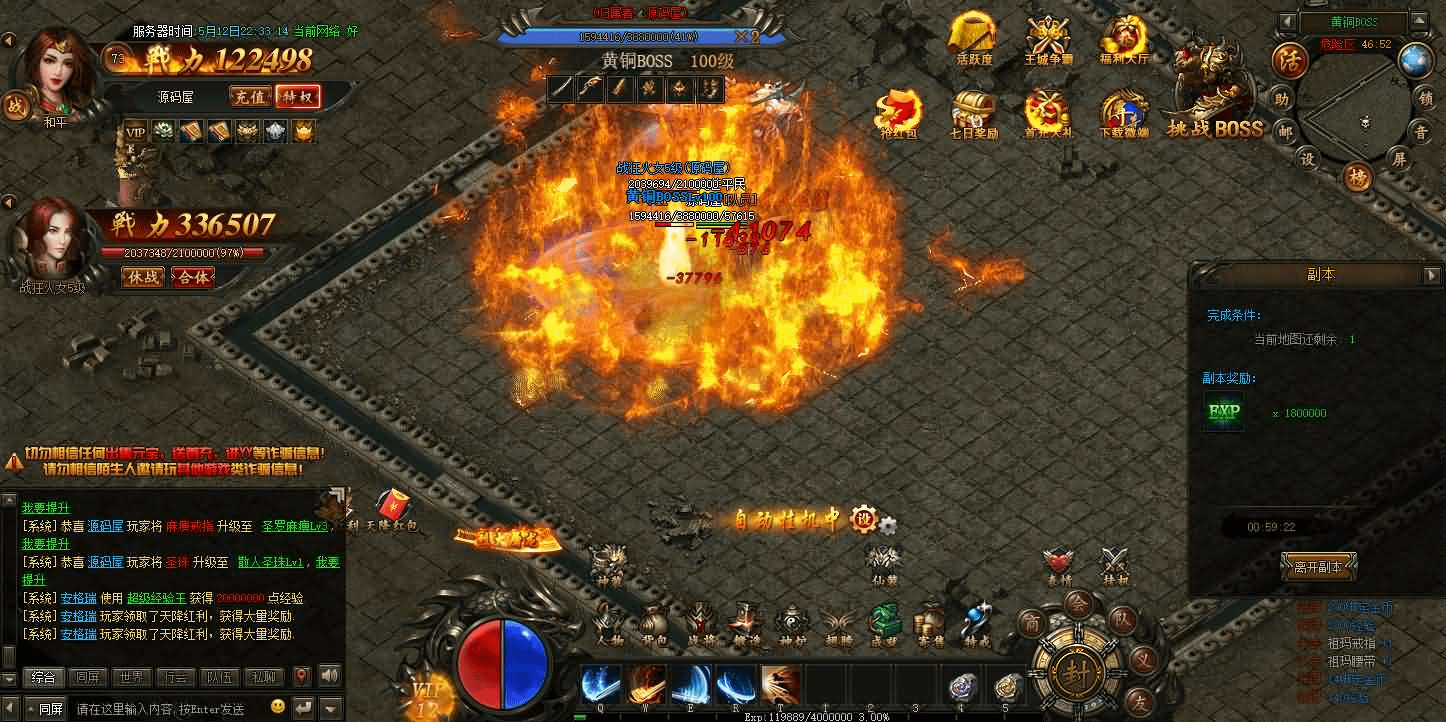This screenshot has height=722, width=1446.
Task: Open the 背包 bag icon
Action: pos(654,625)
